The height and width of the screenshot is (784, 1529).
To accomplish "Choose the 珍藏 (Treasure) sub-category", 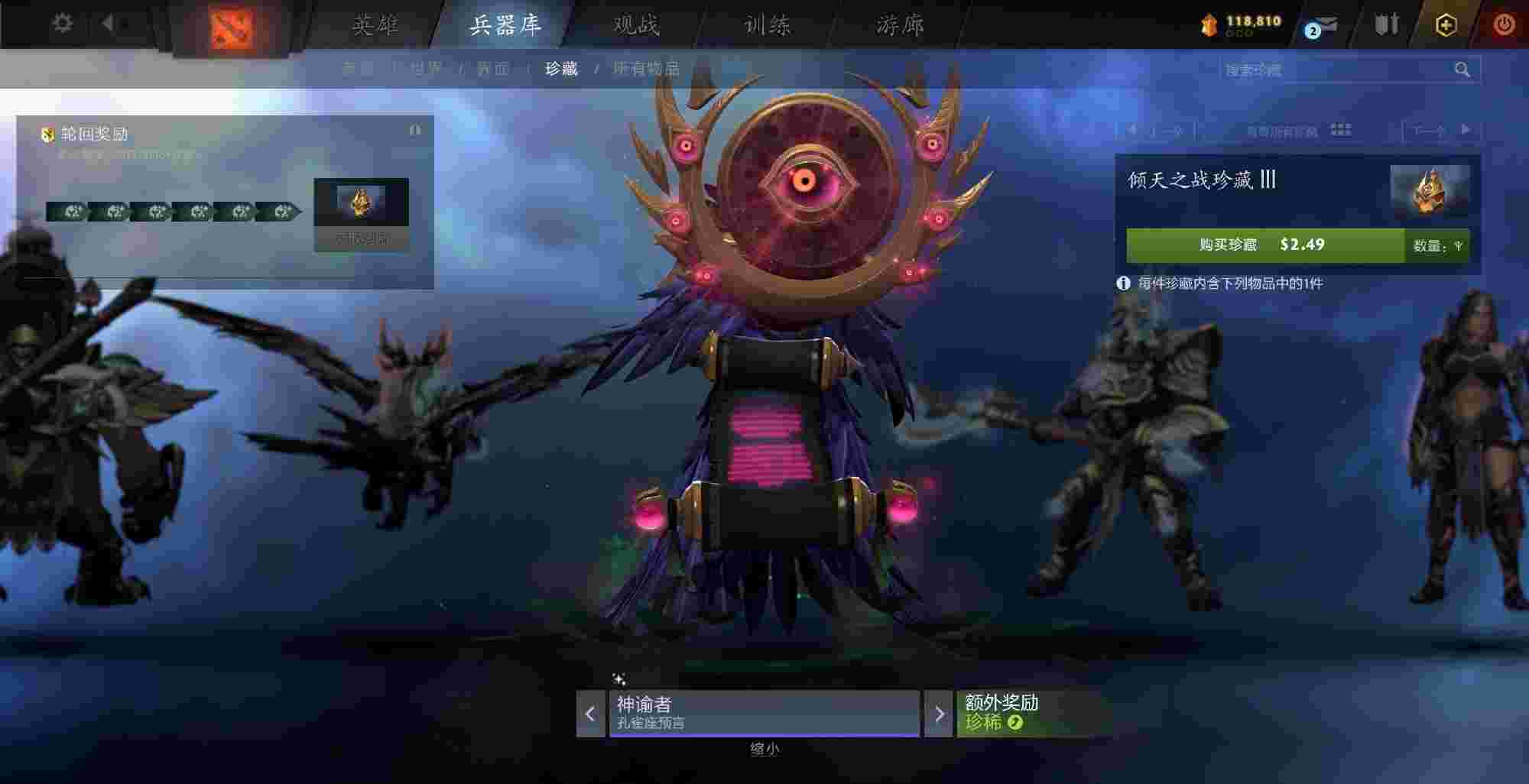I will 561,69.
